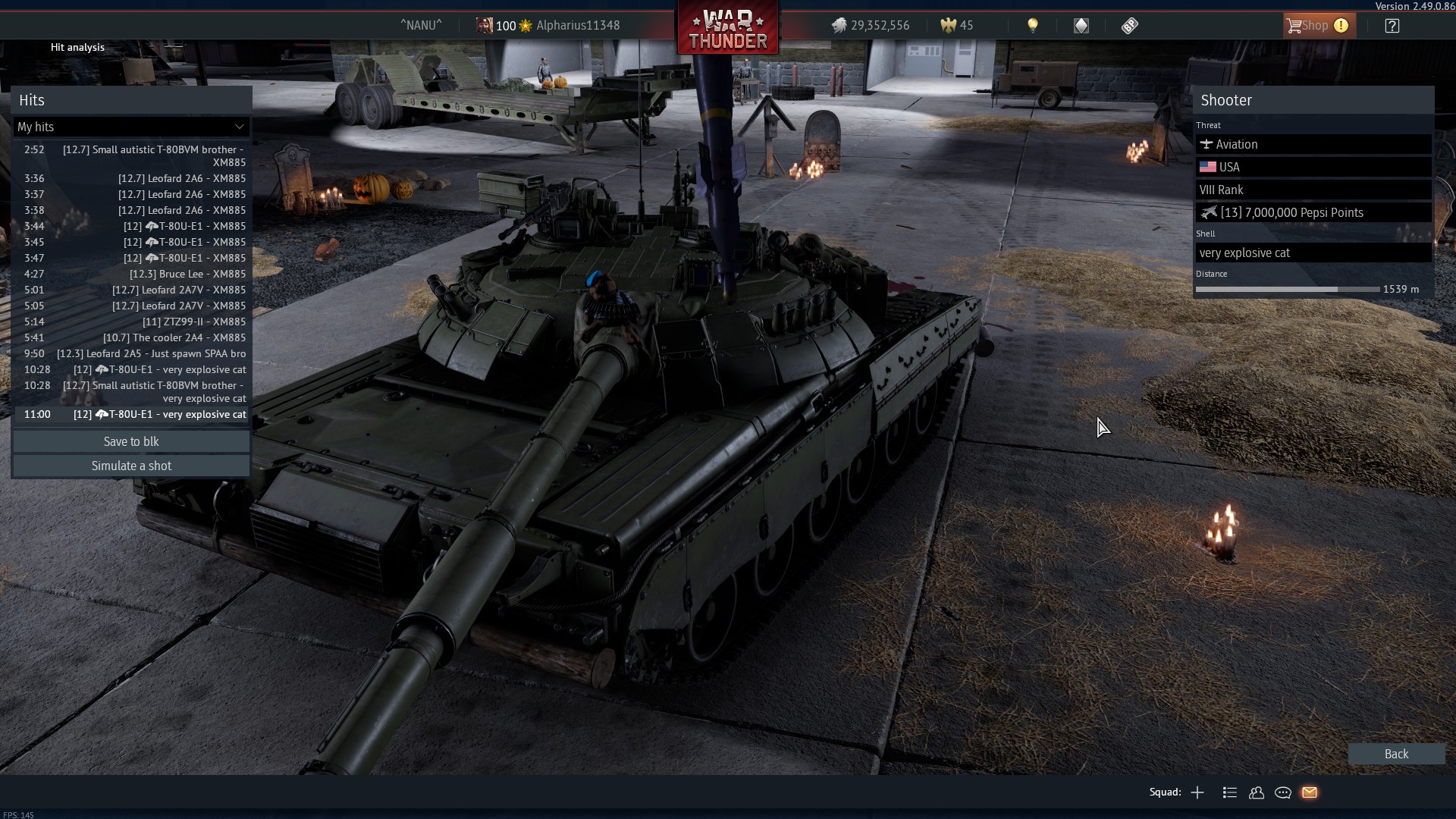Open the mail envelope icon

[x=1310, y=792]
